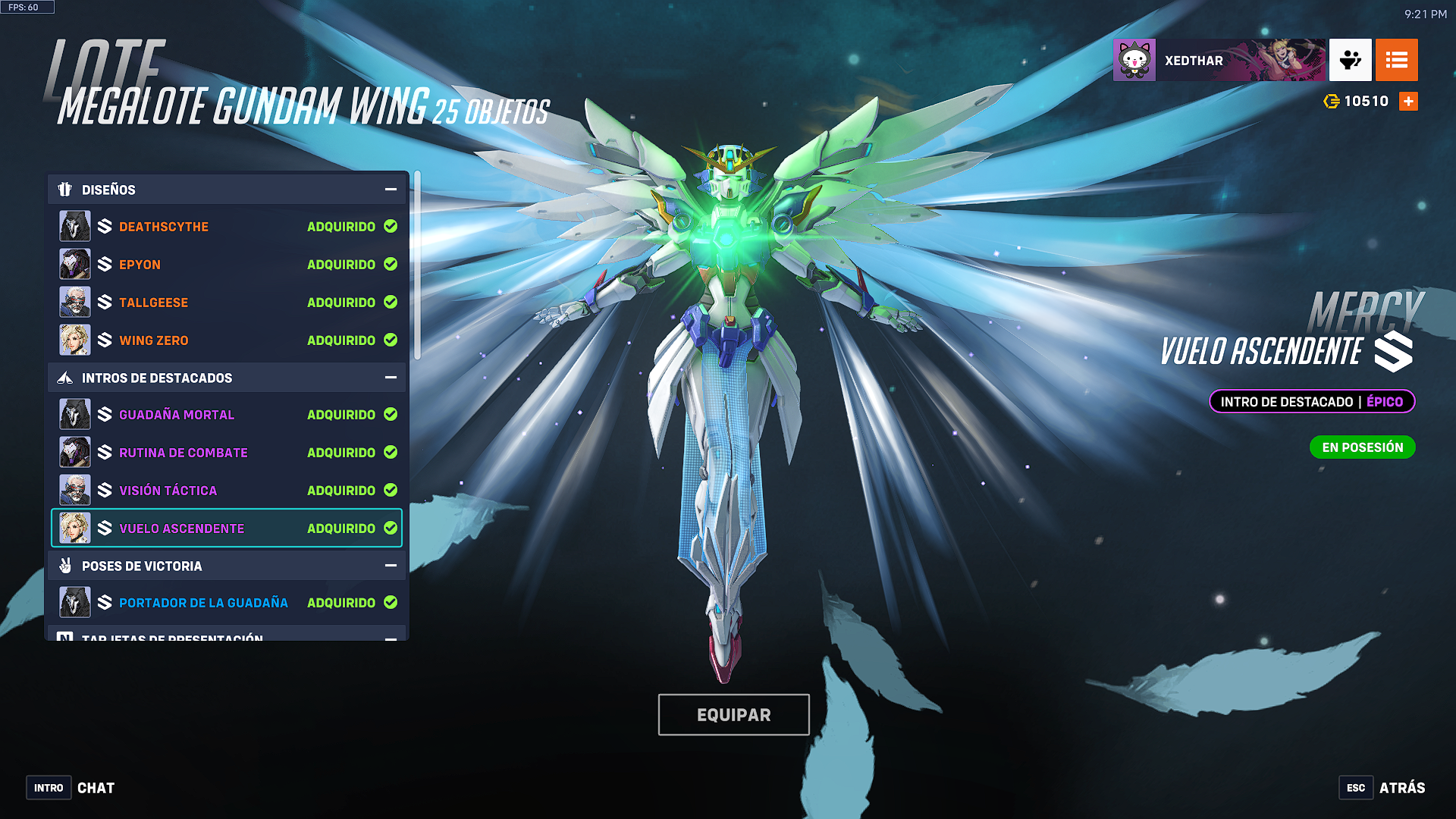The width and height of the screenshot is (1456, 819).
Task: Select the Rutina de Combate intro
Action: coord(227,453)
